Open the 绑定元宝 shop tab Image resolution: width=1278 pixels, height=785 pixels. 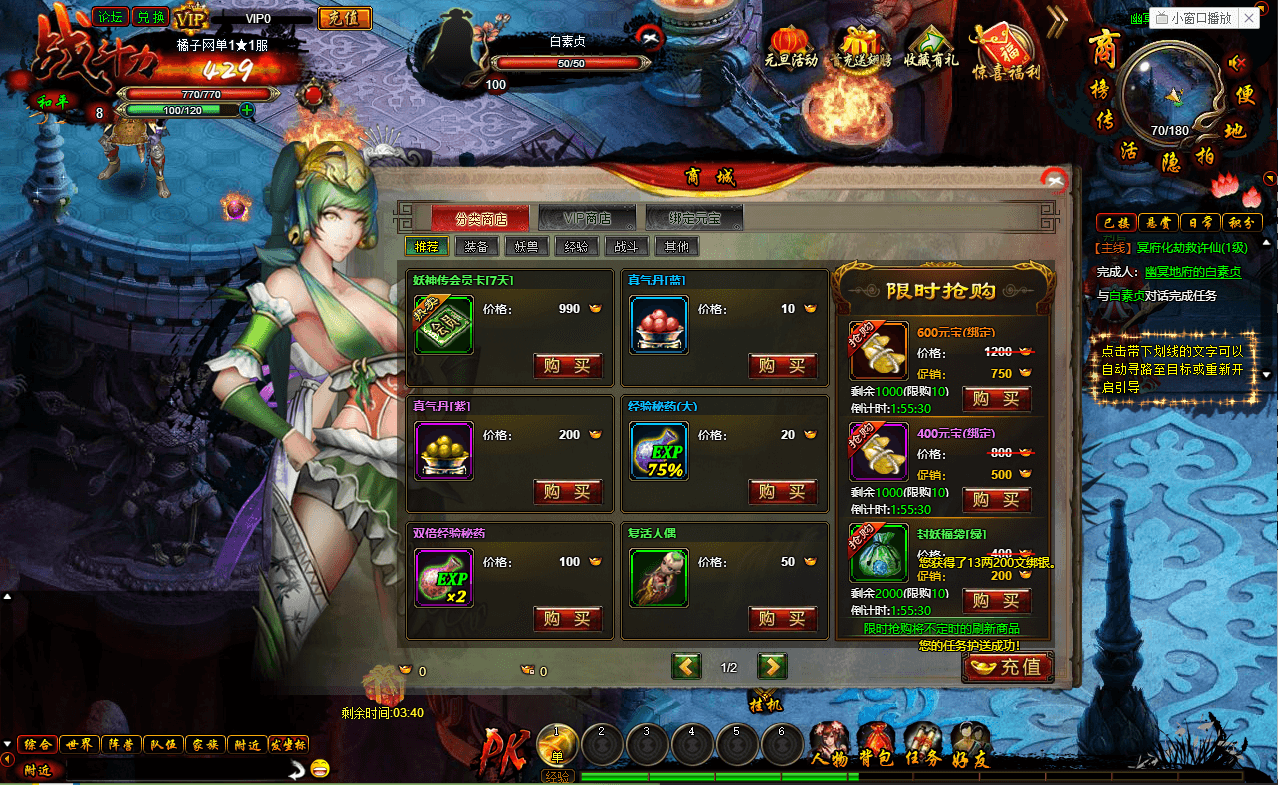[694, 218]
